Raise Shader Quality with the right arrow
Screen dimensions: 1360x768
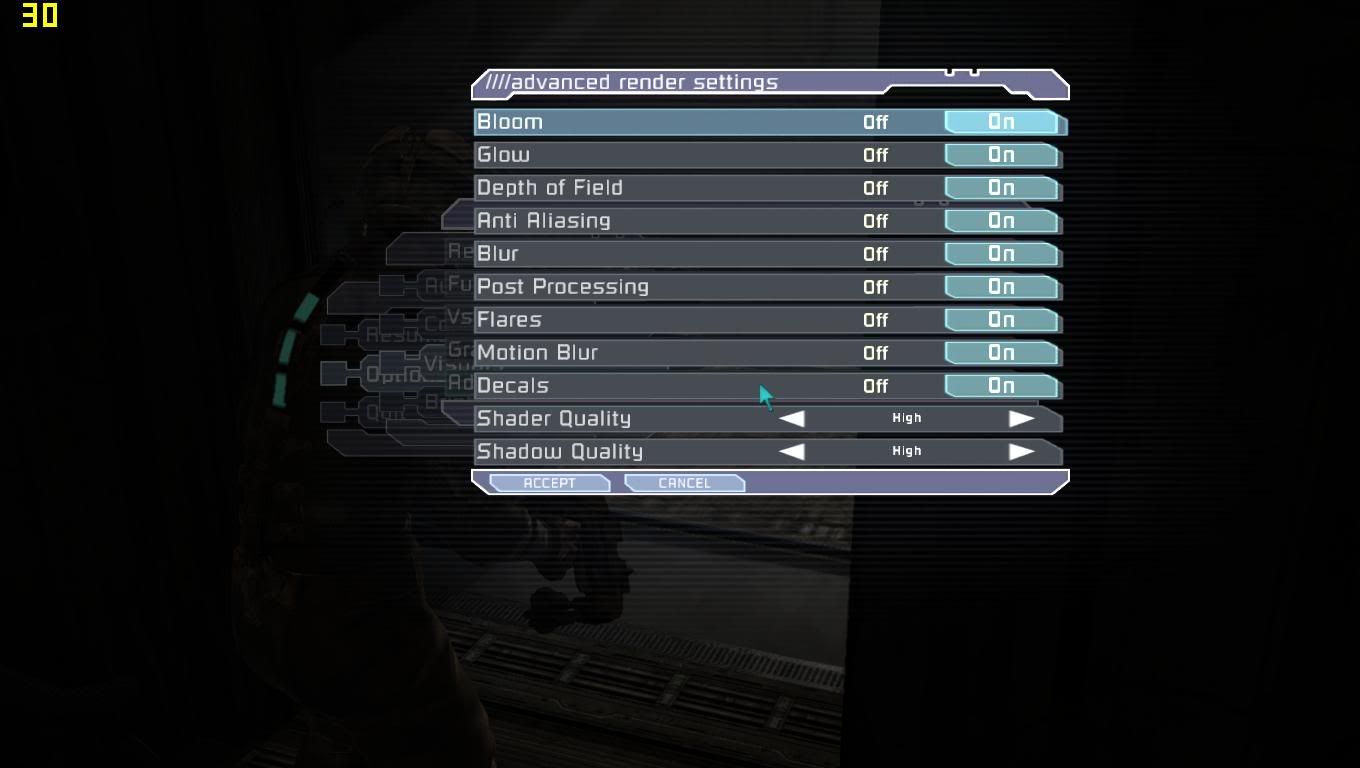click(1023, 418)
